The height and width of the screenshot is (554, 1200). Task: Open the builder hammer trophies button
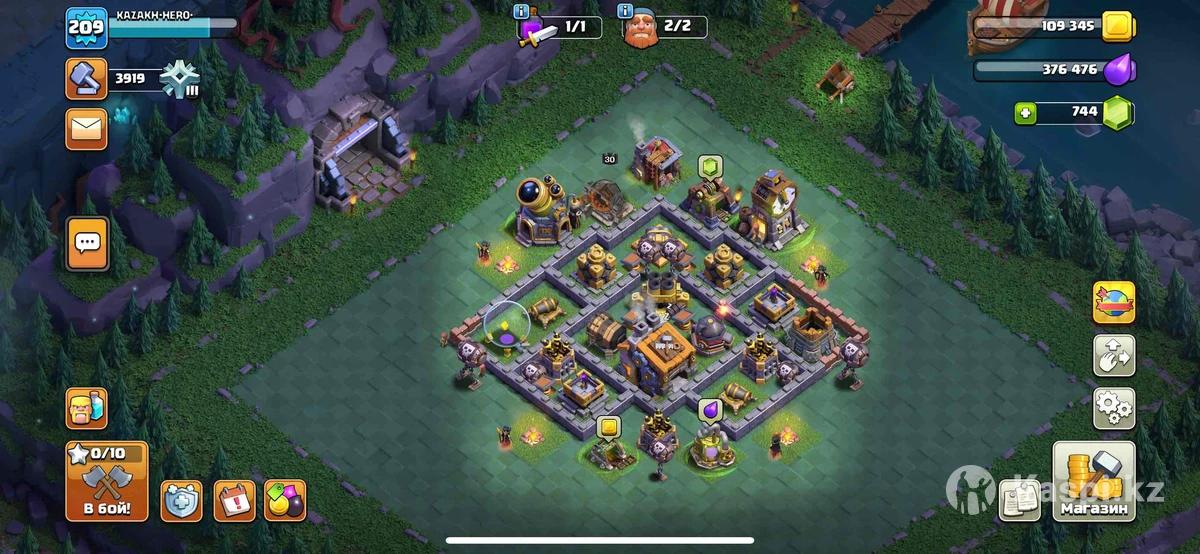[x=86, y=79]
